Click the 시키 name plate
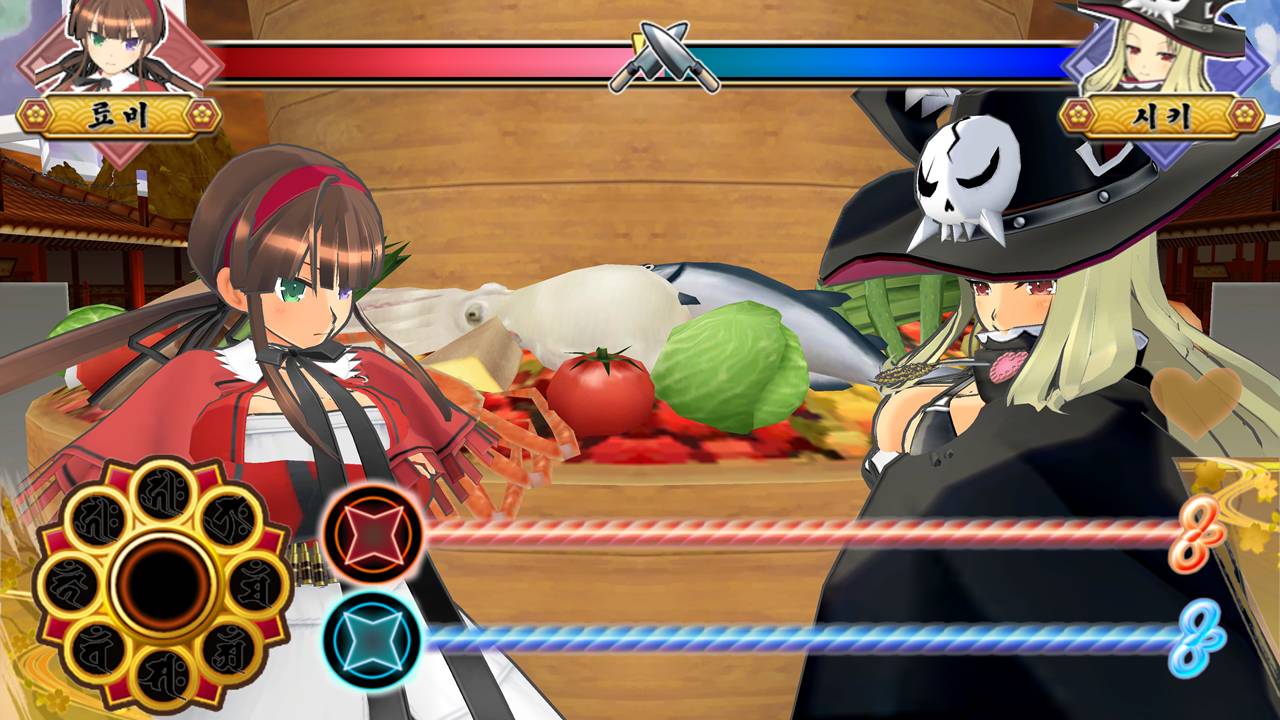The width and height of the screenshot is (1280, 720). coord(1162,115)
